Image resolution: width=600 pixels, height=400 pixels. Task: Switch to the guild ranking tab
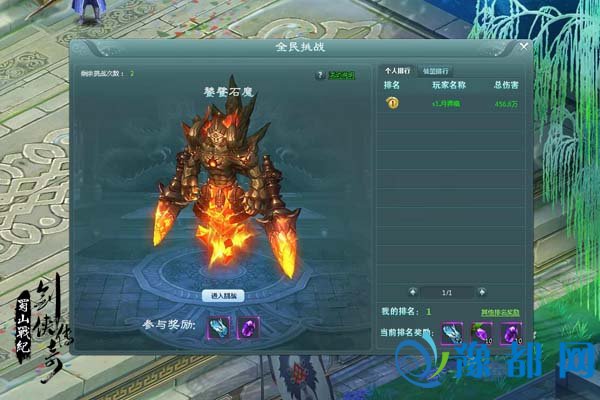tap(436, 72)
